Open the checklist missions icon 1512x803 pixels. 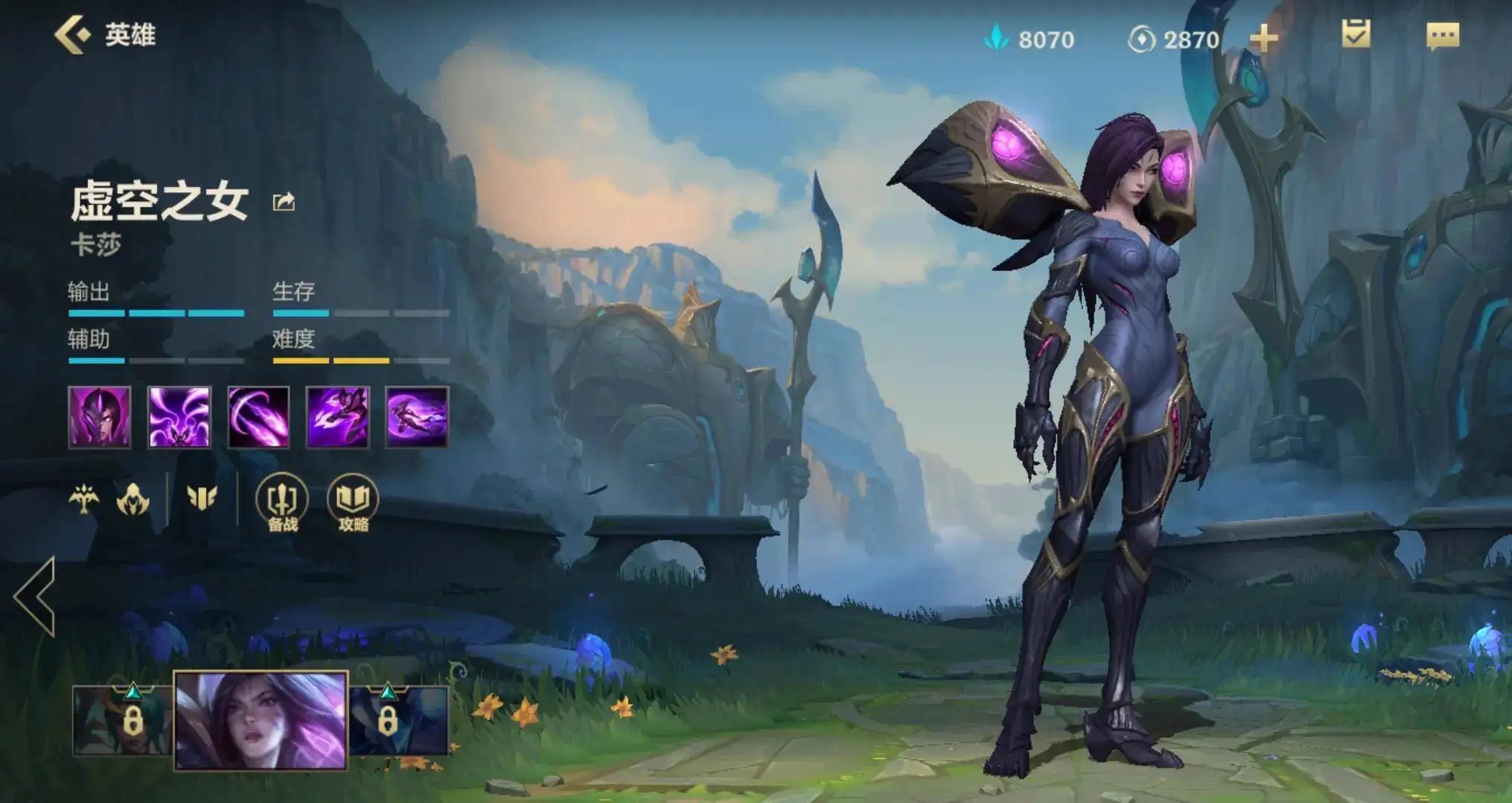click(x=1356, y=34)
